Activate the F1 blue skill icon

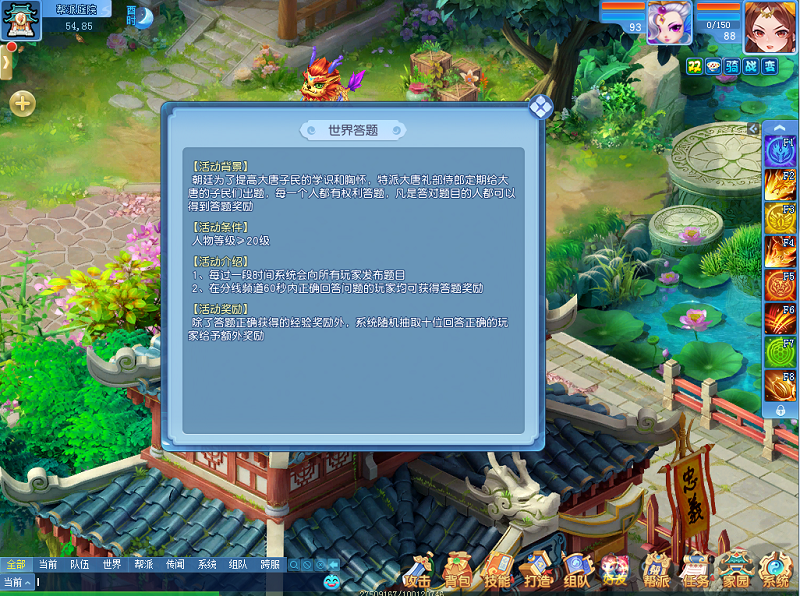(779, 151)
